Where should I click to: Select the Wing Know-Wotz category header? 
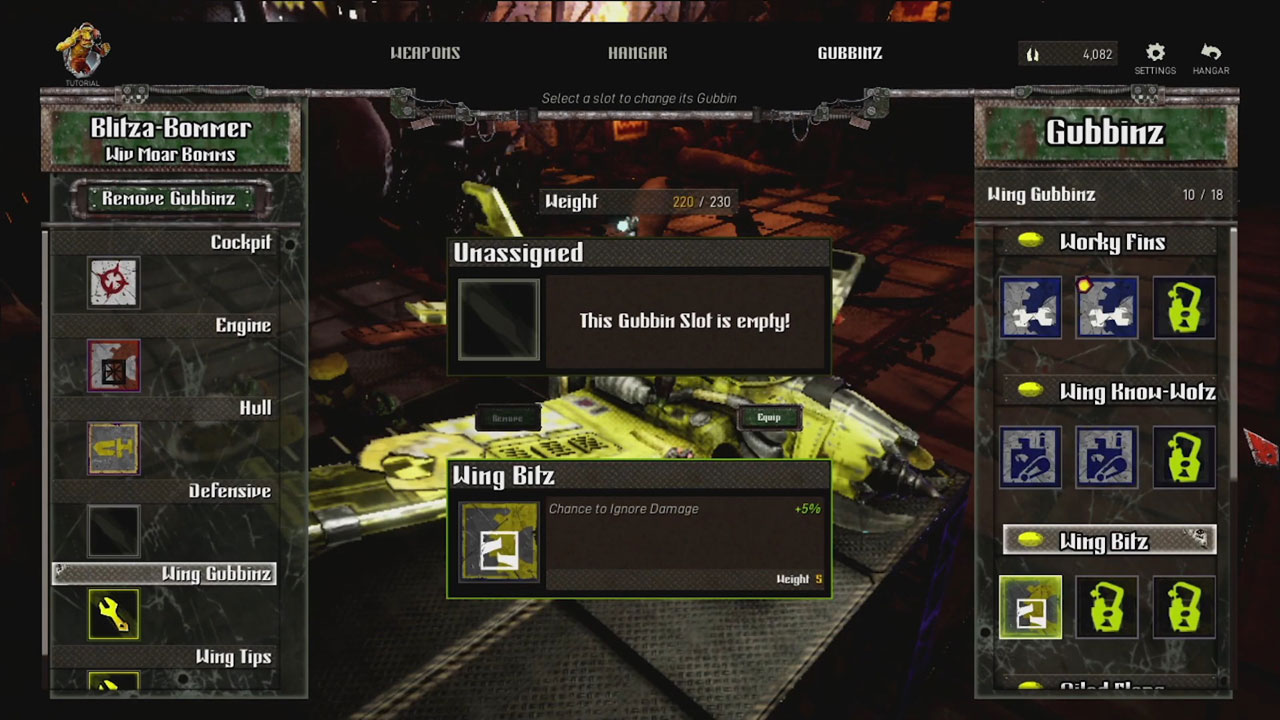tap(1110, 392)
